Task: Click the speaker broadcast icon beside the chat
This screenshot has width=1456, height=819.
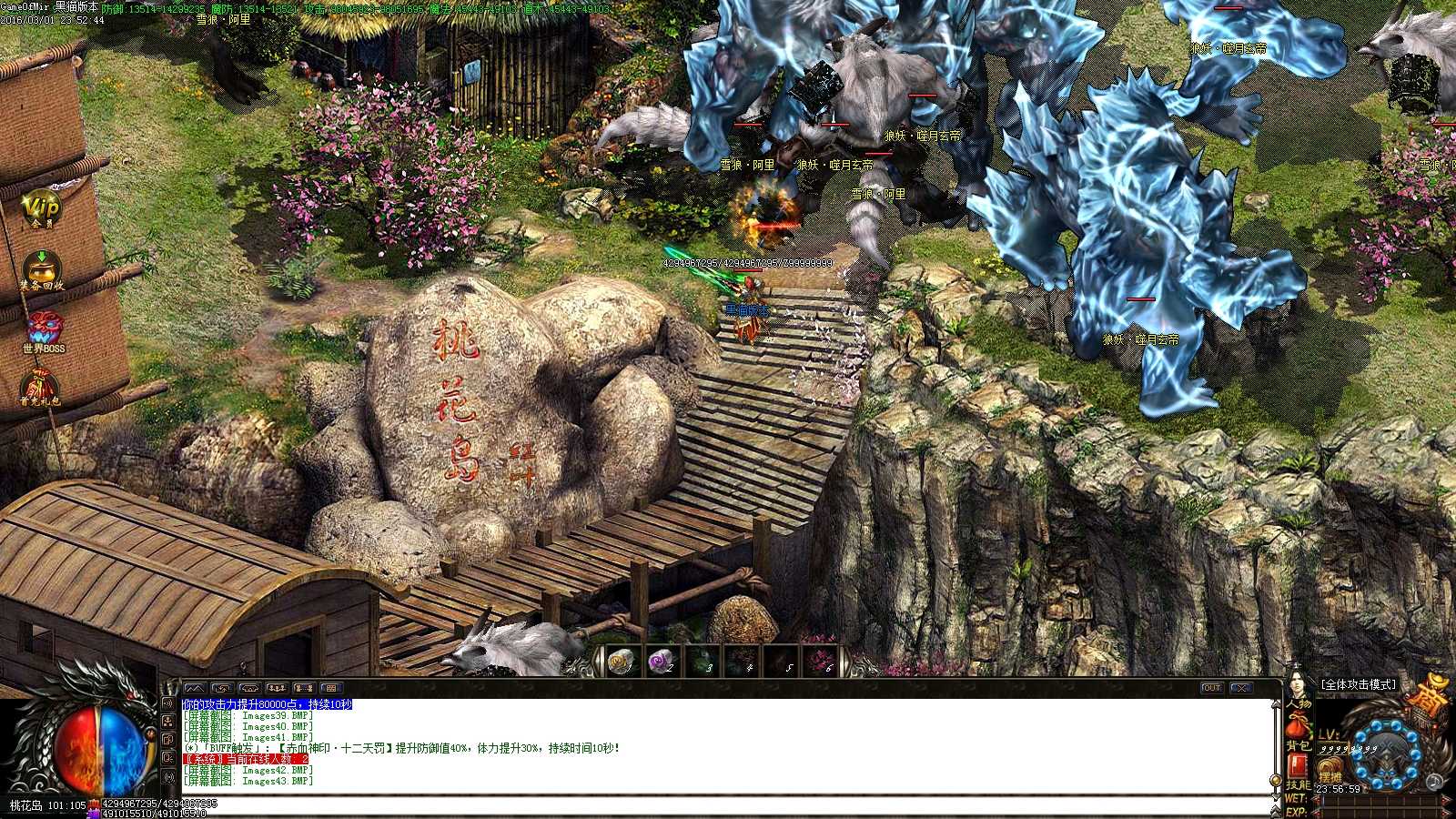Action: [x=169, y=703]
